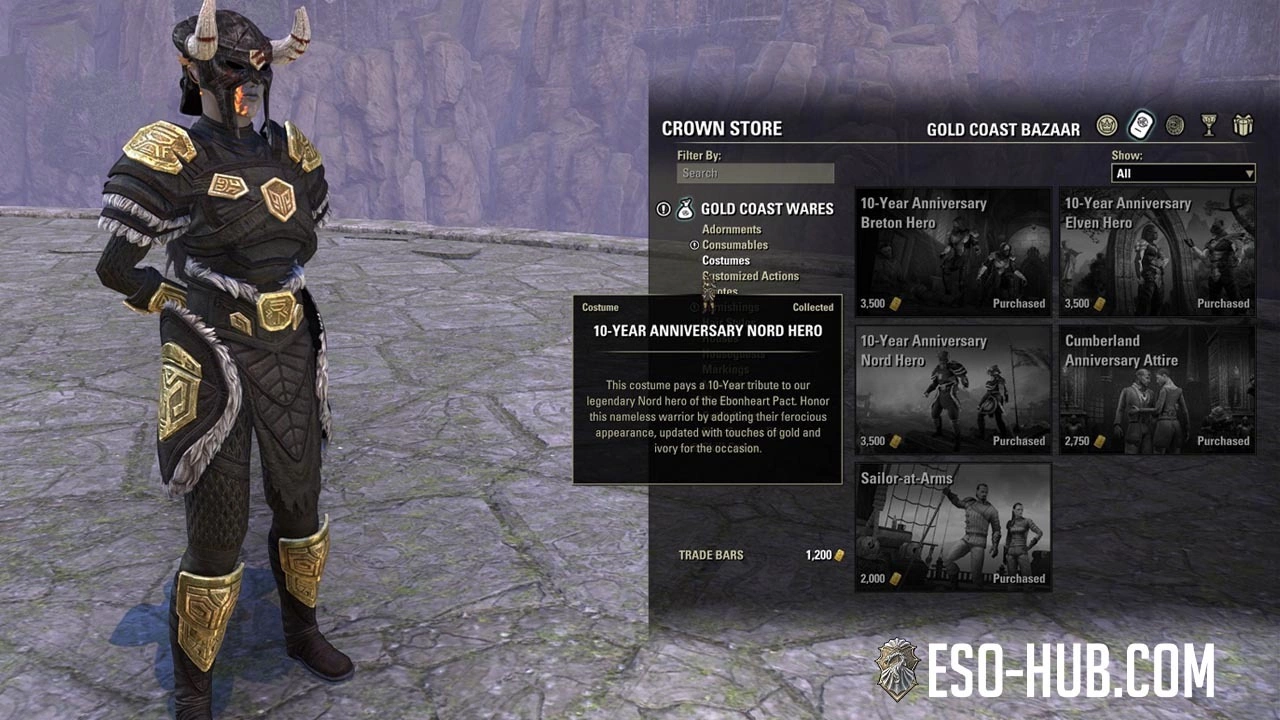Pick the Sailor-at-Arms costume tile
The image size is (1280, 720).
click(953, 527)
